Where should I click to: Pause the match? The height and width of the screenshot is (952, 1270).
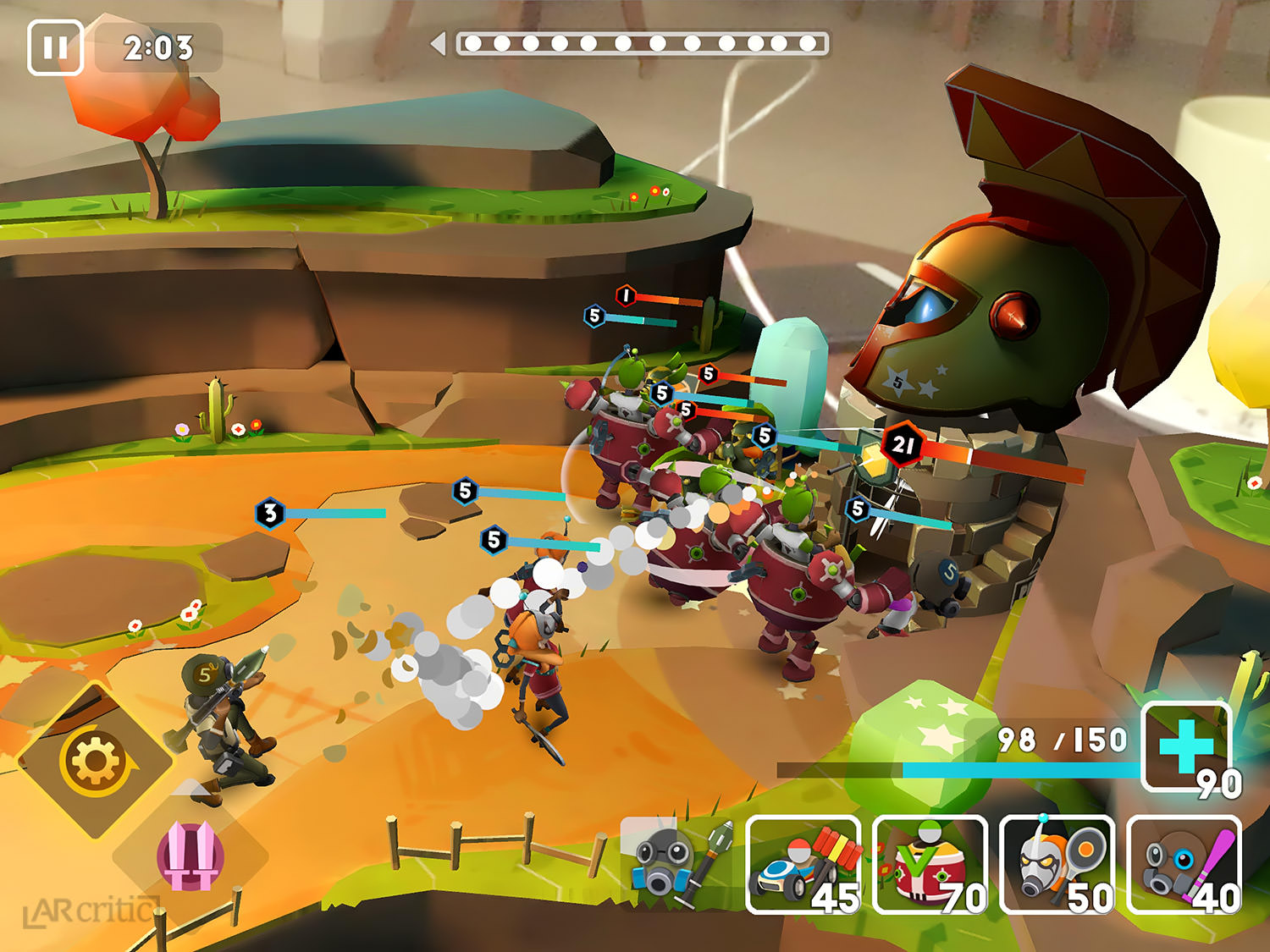55,47
